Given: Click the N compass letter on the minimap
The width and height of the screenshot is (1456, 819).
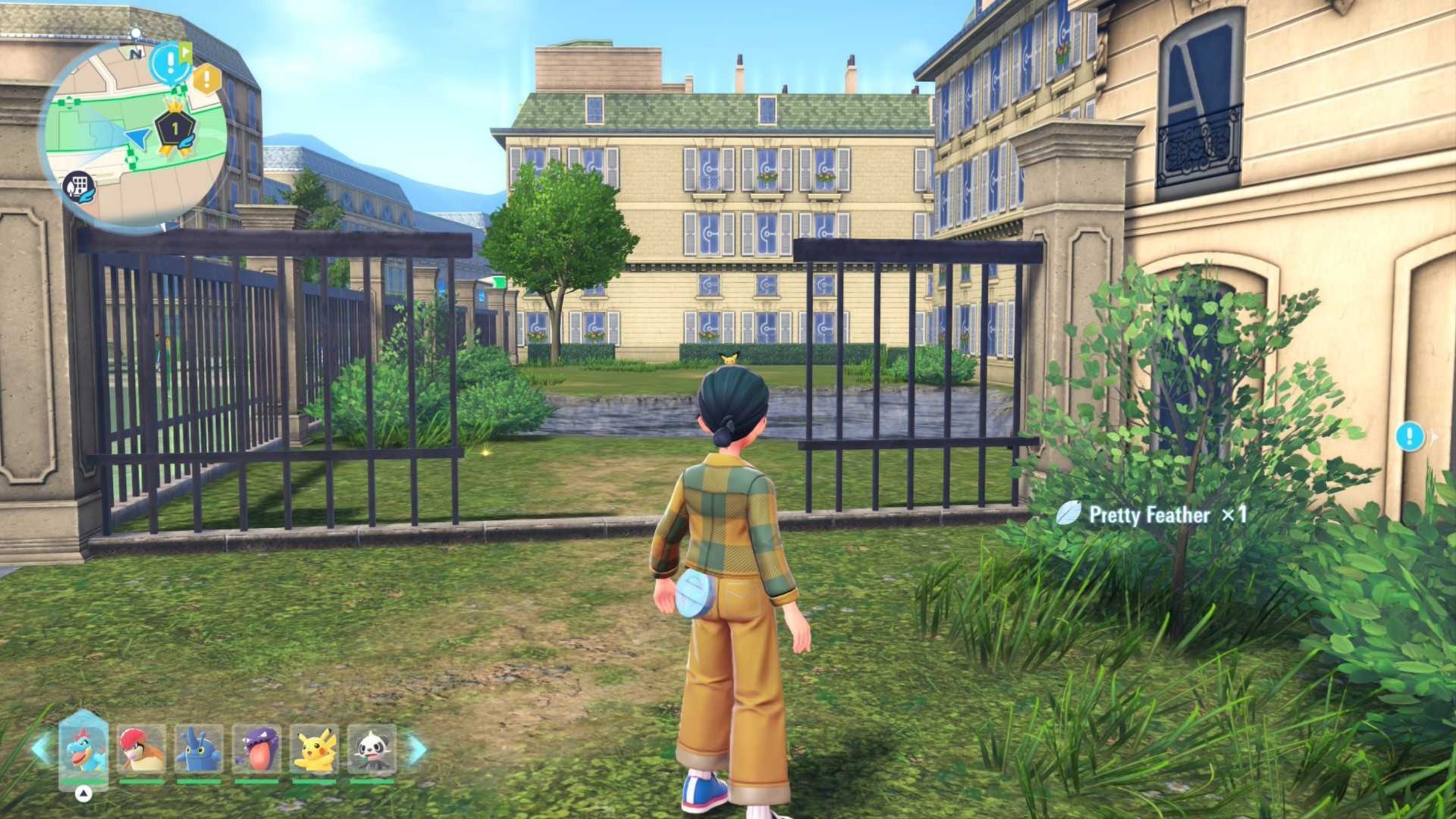Looking at the screenshot, I should pos(136,54).
